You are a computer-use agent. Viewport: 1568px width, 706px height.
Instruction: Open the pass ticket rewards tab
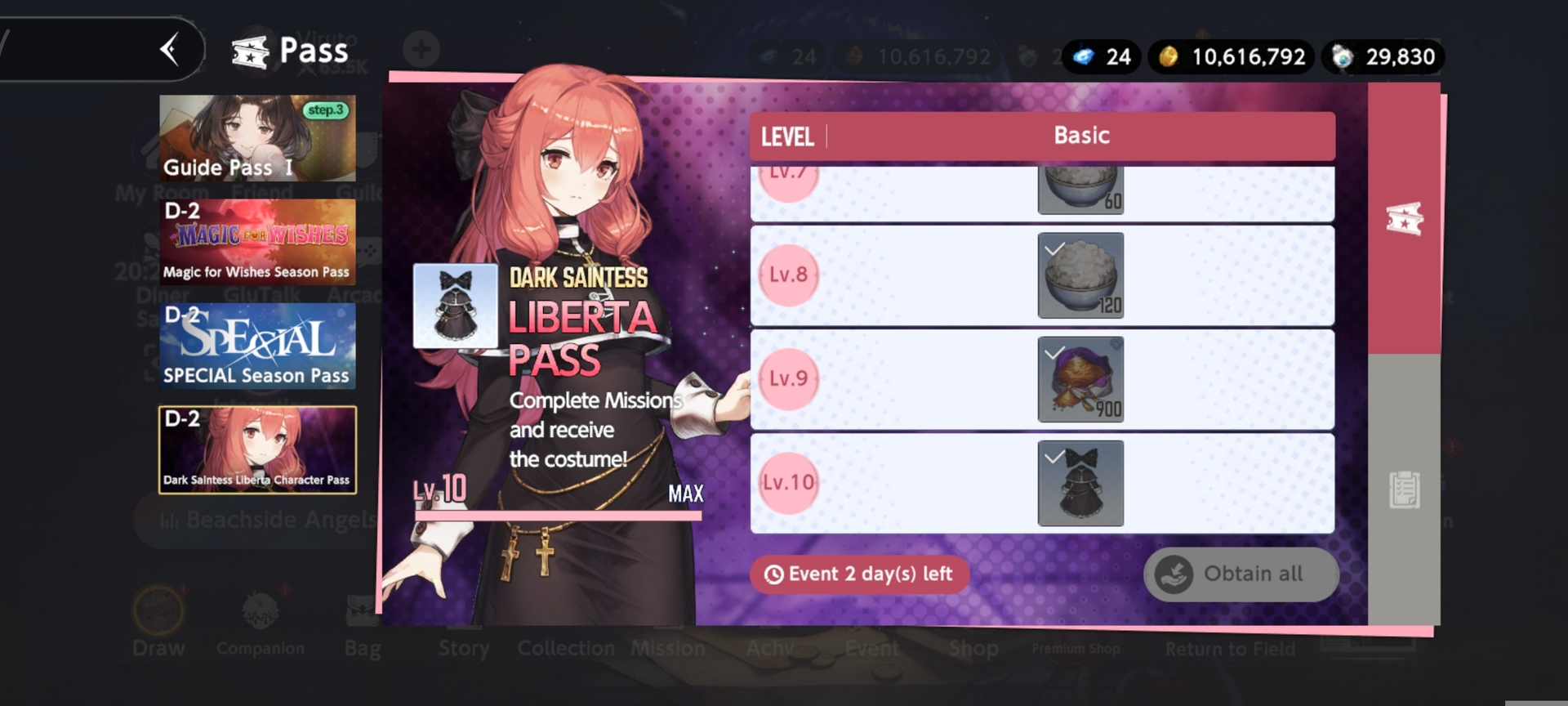(x=1404, y=219)
